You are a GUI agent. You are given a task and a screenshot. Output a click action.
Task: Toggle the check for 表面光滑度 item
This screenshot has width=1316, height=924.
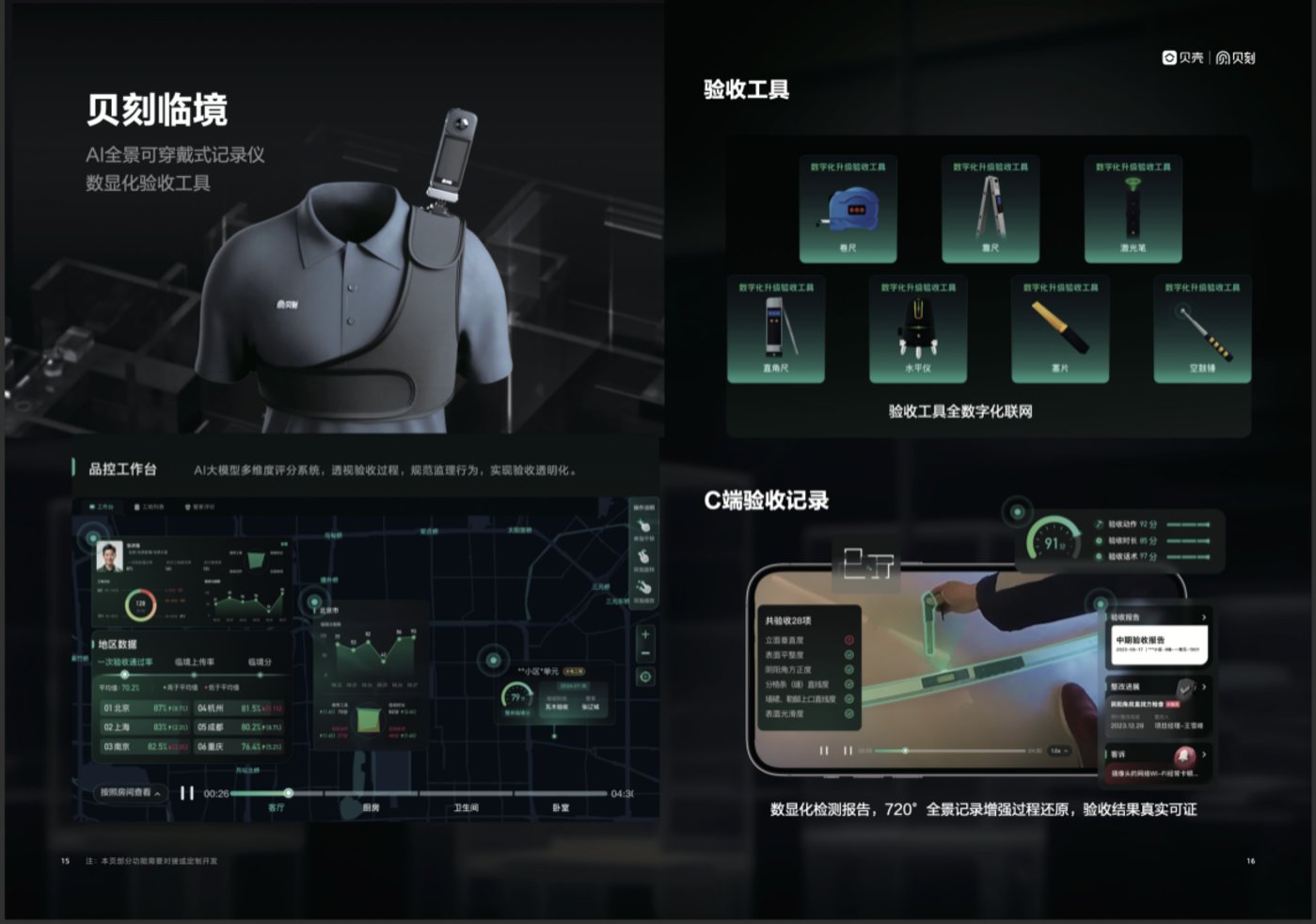click(849, 713)
